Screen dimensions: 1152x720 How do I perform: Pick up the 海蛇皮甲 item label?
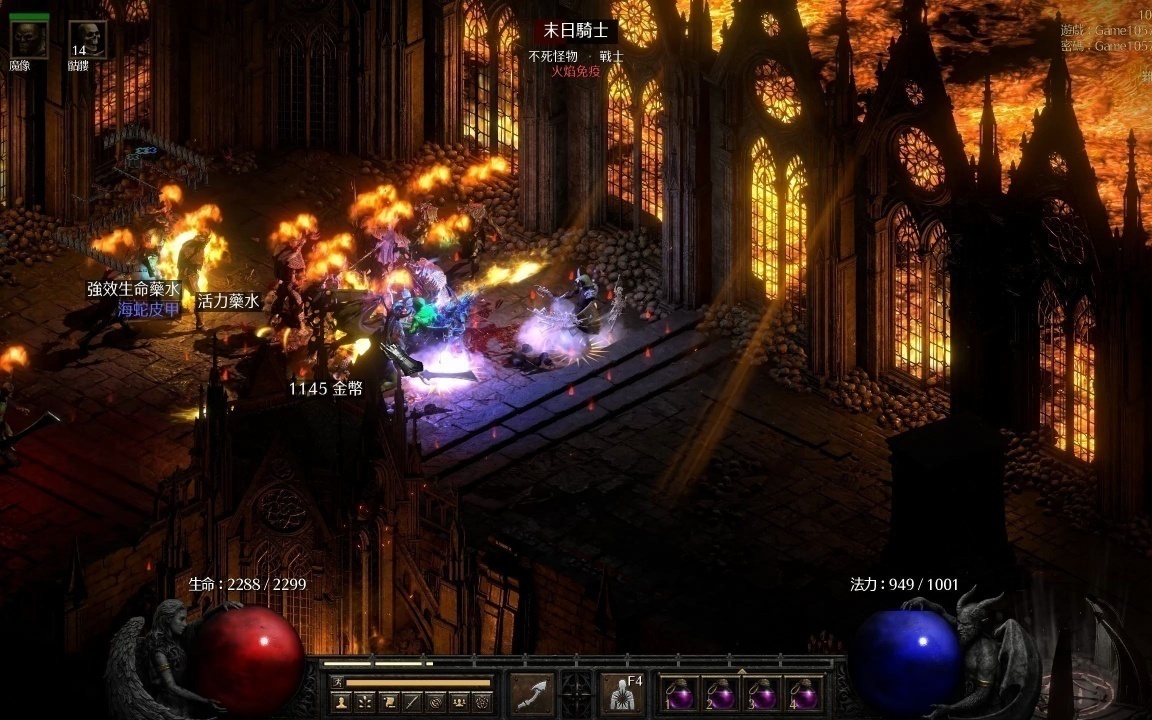point(149,309)
